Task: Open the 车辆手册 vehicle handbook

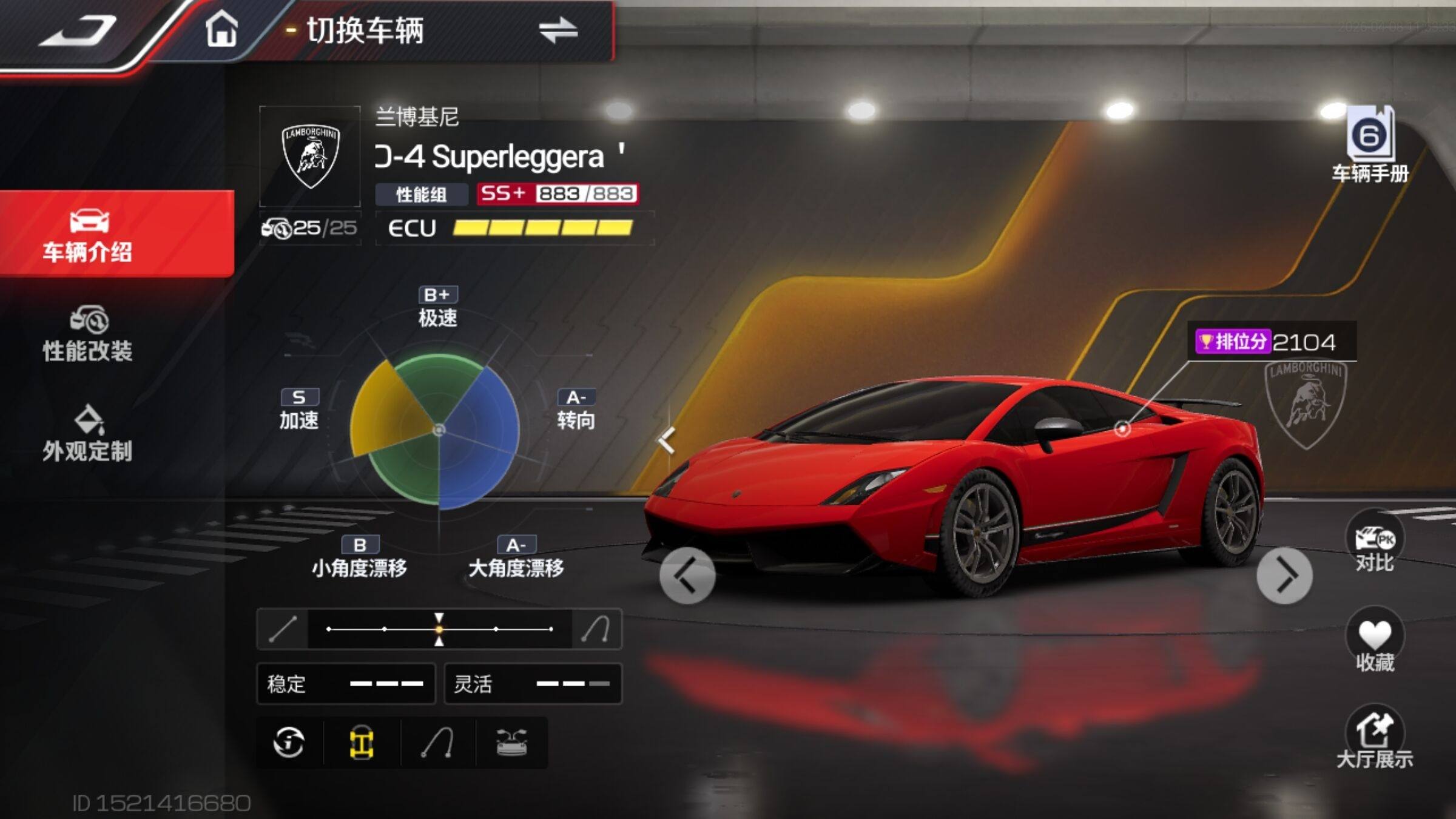Action: (x=1370, y=146)
